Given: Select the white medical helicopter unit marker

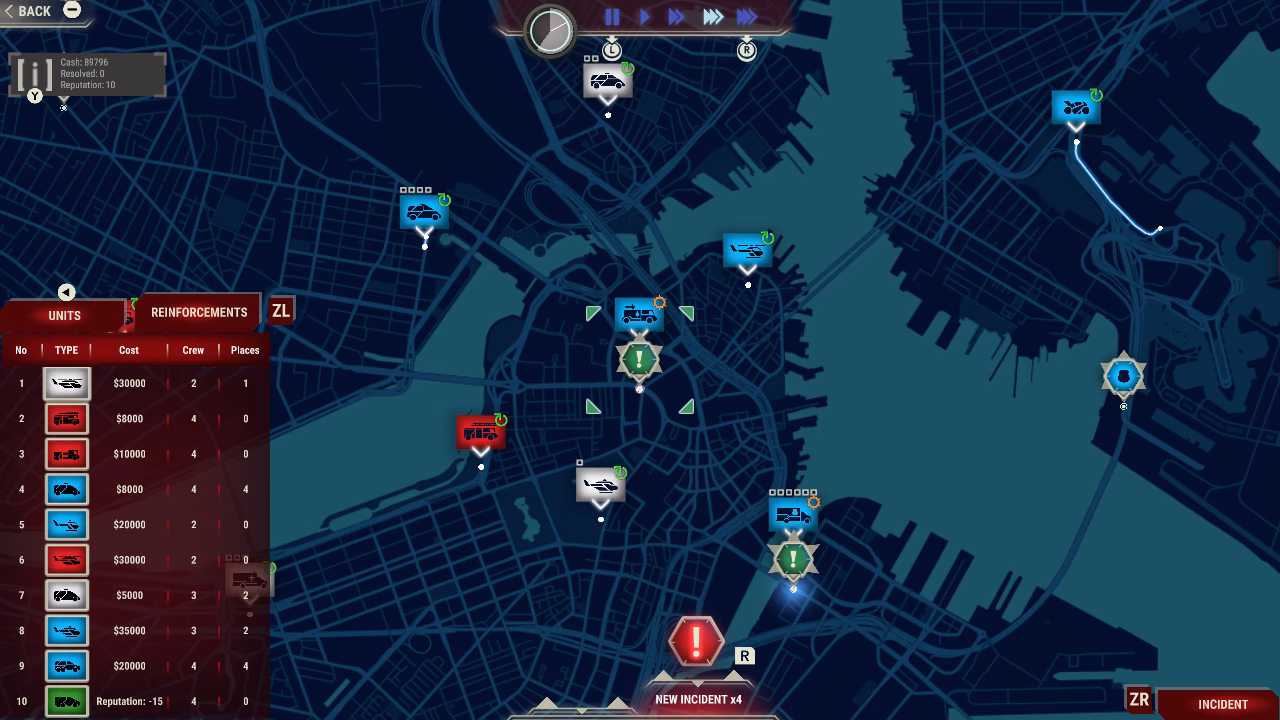Looking at the screenshot, I should coord(600,485).
